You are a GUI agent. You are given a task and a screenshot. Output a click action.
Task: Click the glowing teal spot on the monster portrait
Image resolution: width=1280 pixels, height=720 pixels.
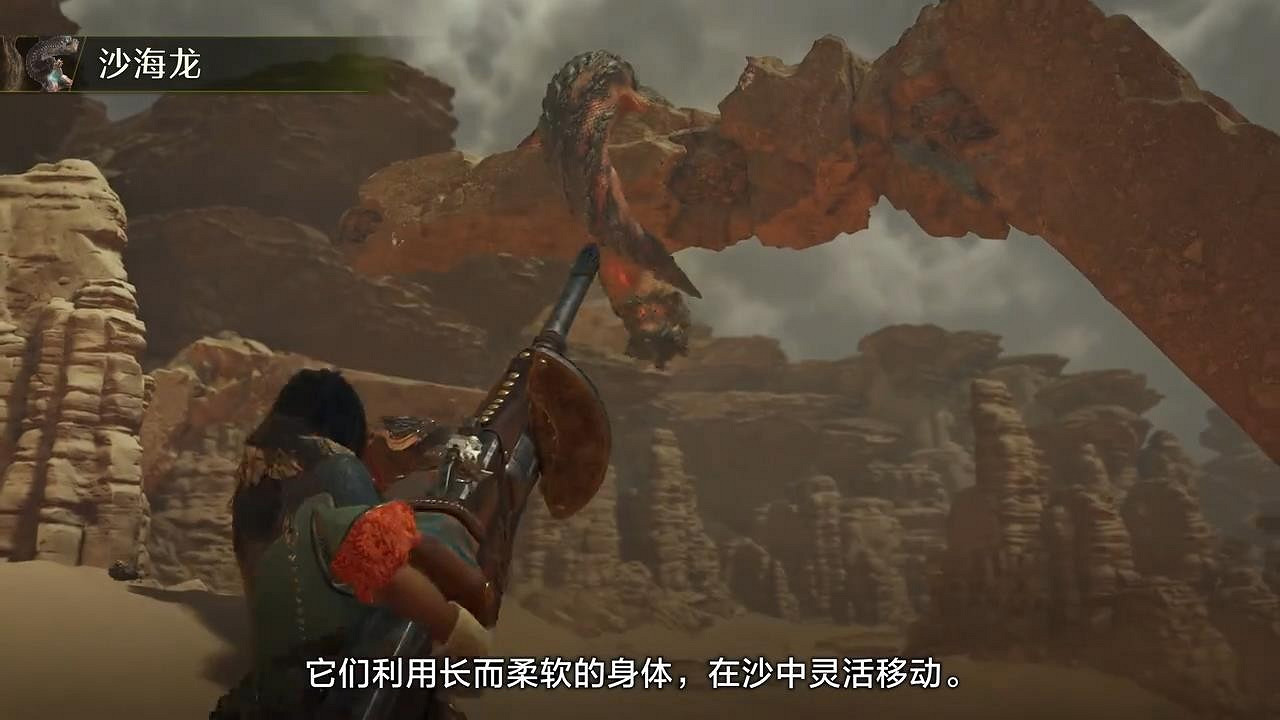click(53, 76)
